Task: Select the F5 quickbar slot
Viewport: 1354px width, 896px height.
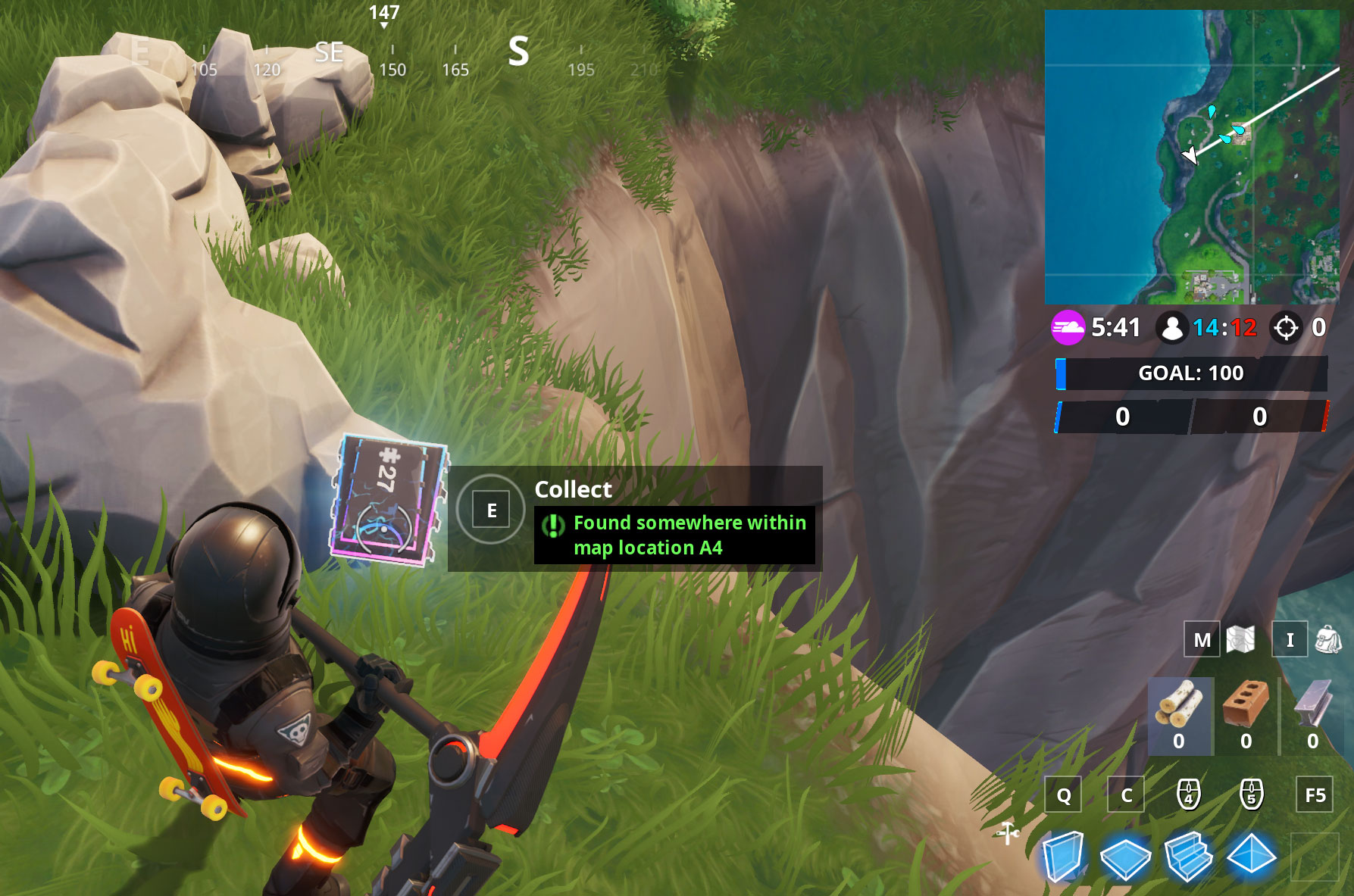Action: (x=1315, y=796)
